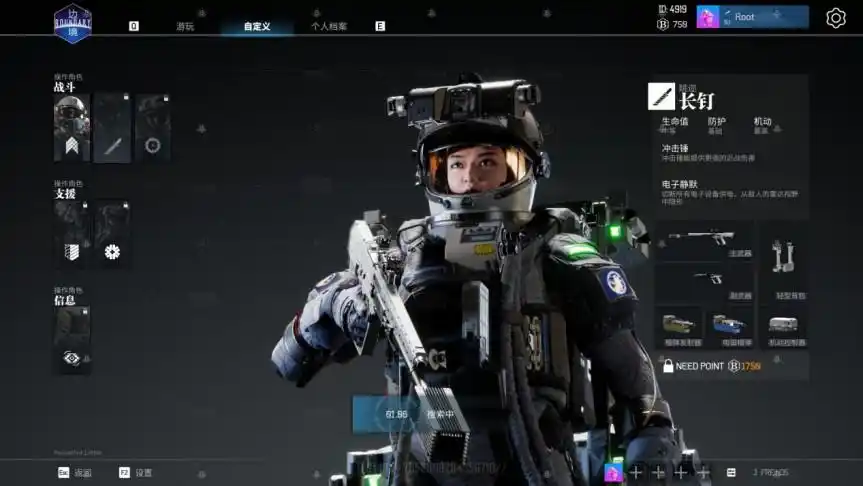The width and height of the screenshot is (863, 486).
Task: Select the eye-icon intel operator card
Action: coord(72,341)
